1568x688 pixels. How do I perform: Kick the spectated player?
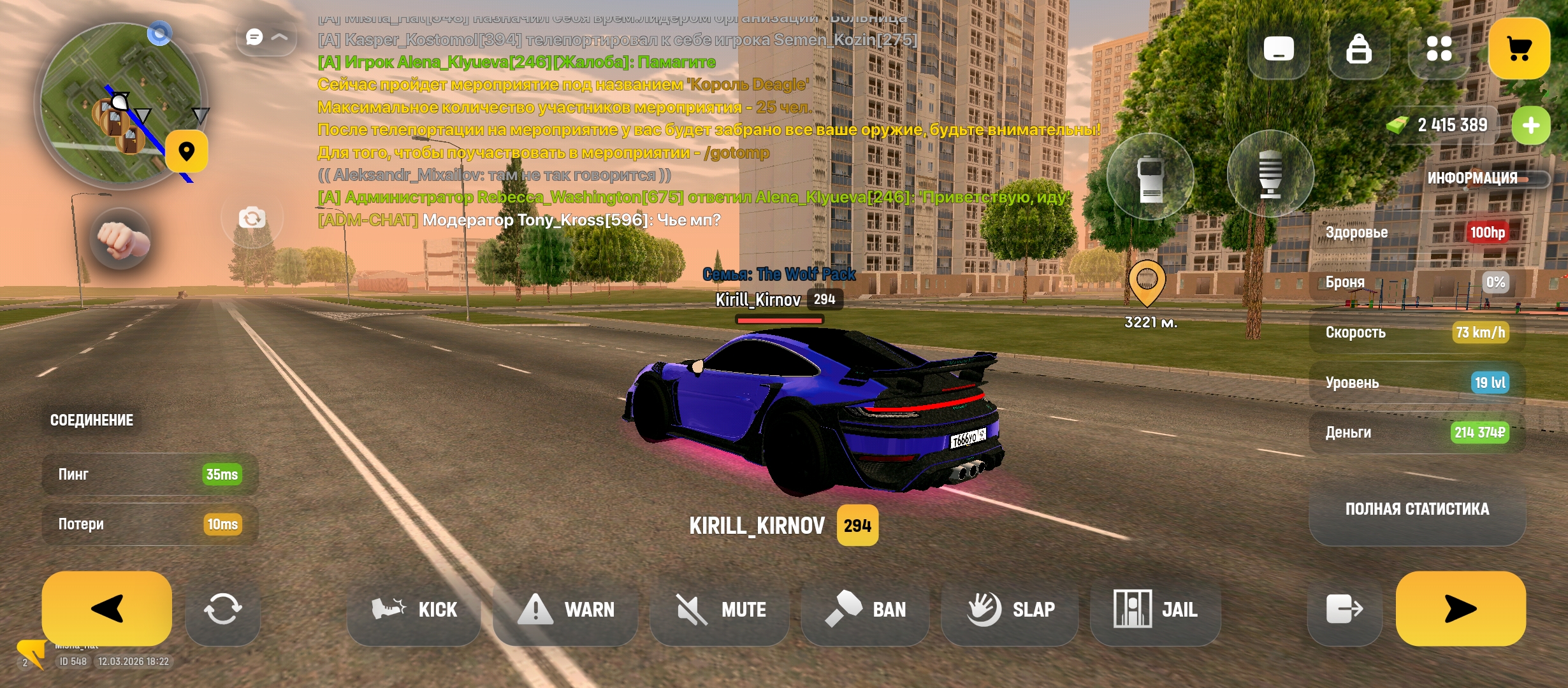tap(414, 610)
